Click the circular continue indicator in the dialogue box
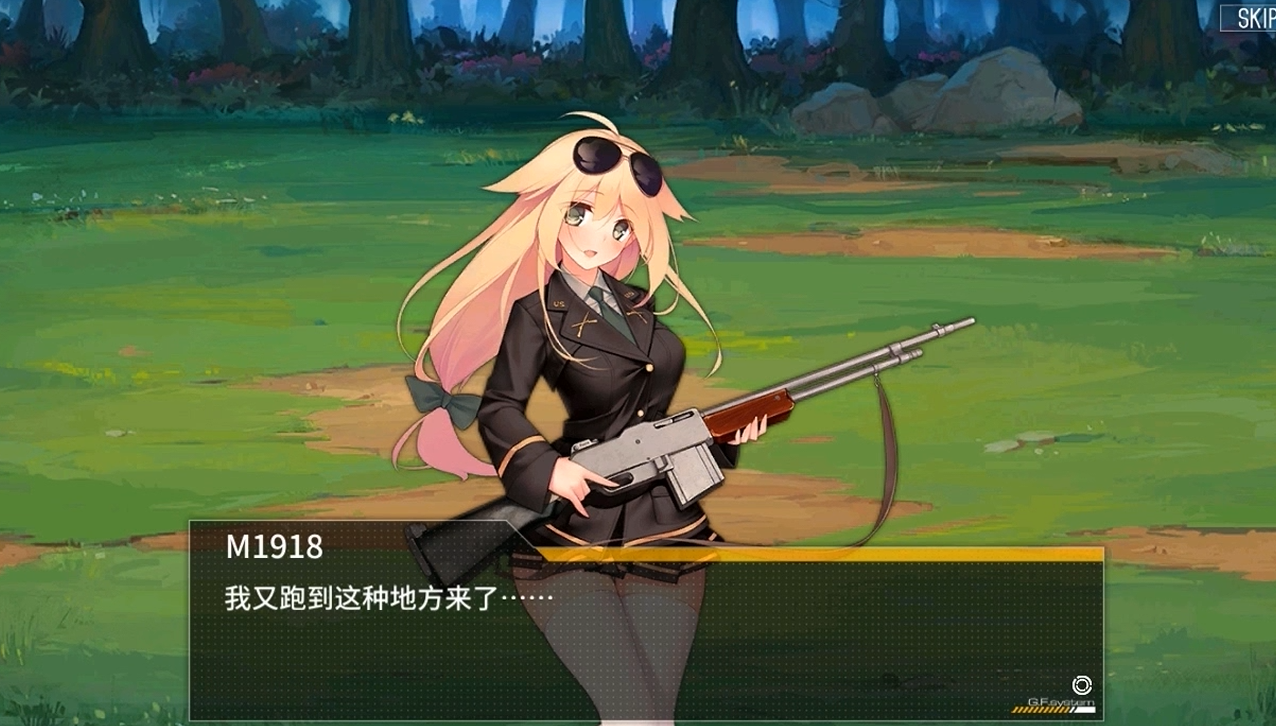This screenshot has width=1276, height=726. click(1081, 685)
